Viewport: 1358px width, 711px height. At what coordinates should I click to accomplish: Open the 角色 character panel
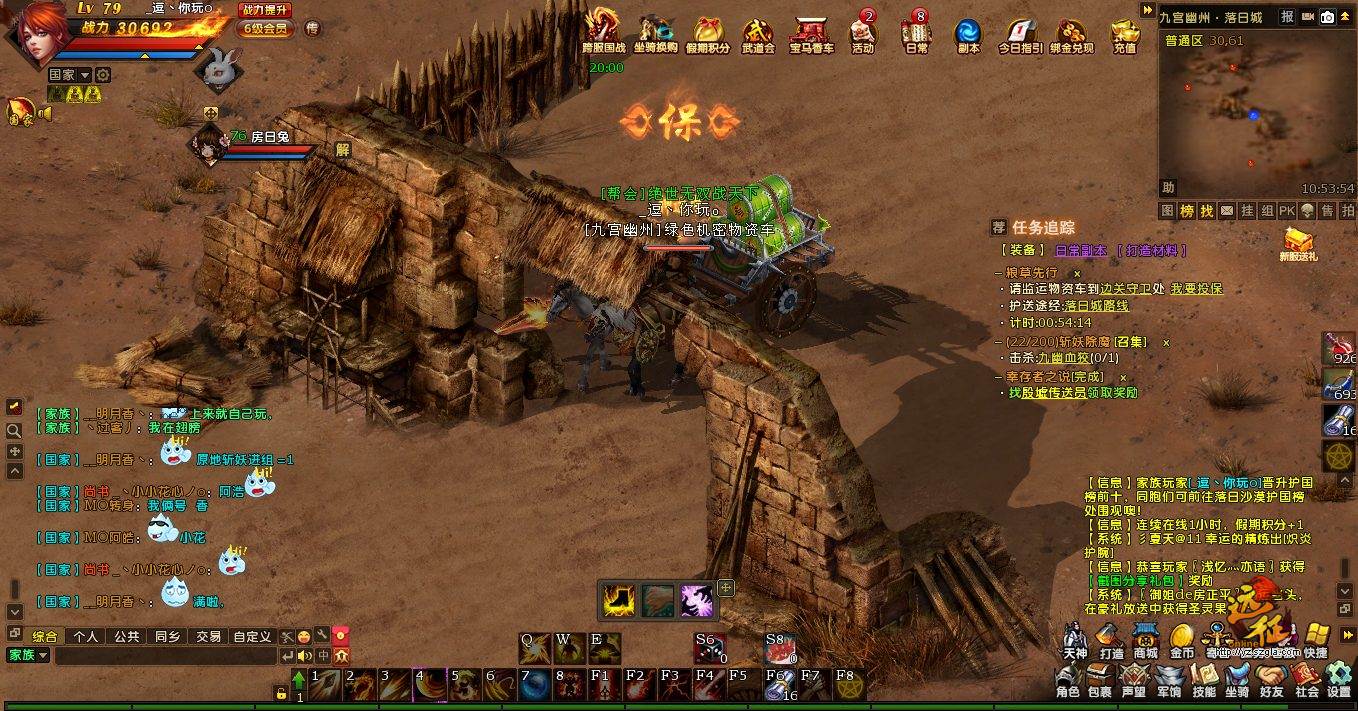[x=1067, y=680]
